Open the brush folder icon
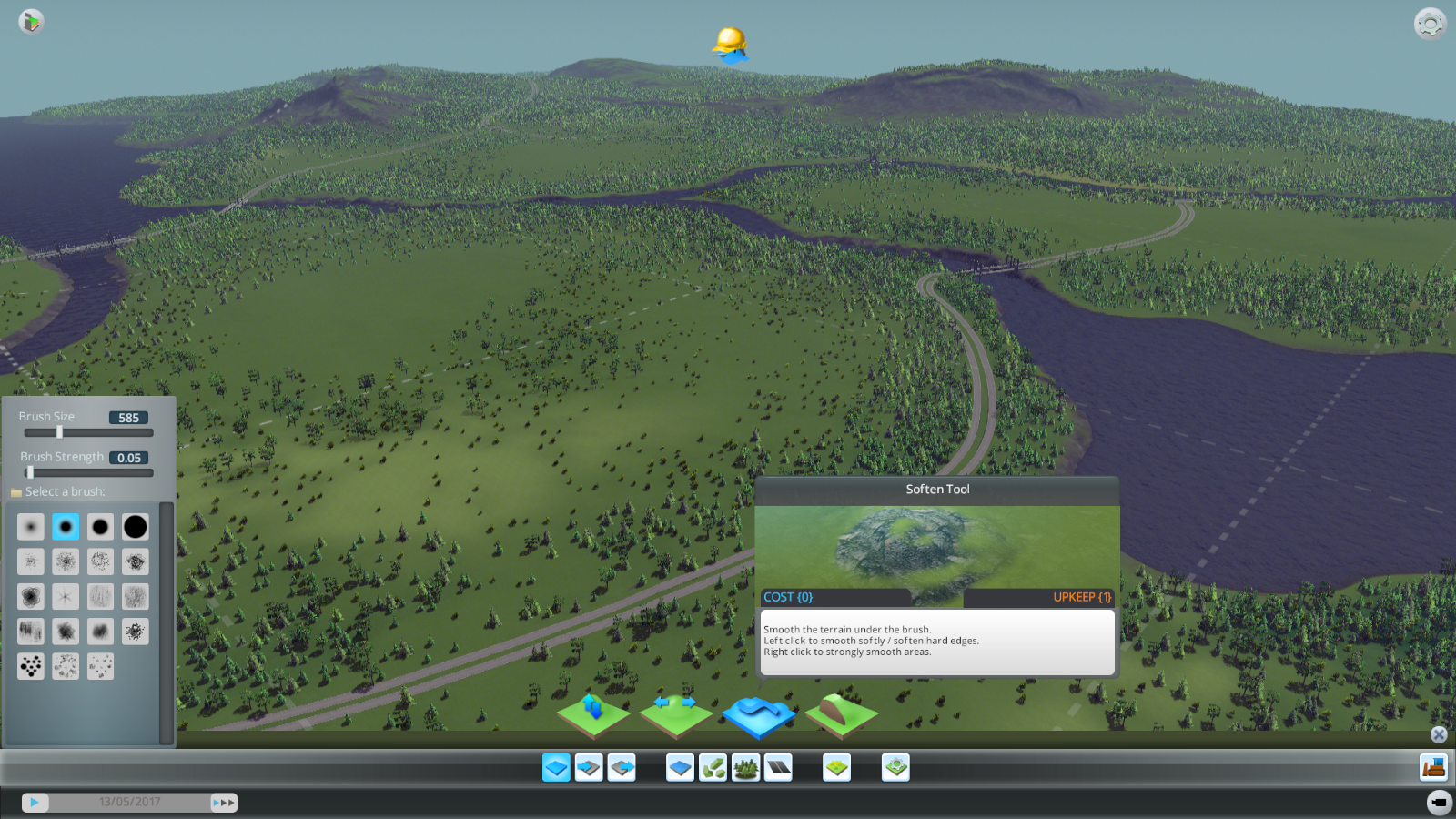Viewport: 1456px width, 819px height. (x=15, y=492)
